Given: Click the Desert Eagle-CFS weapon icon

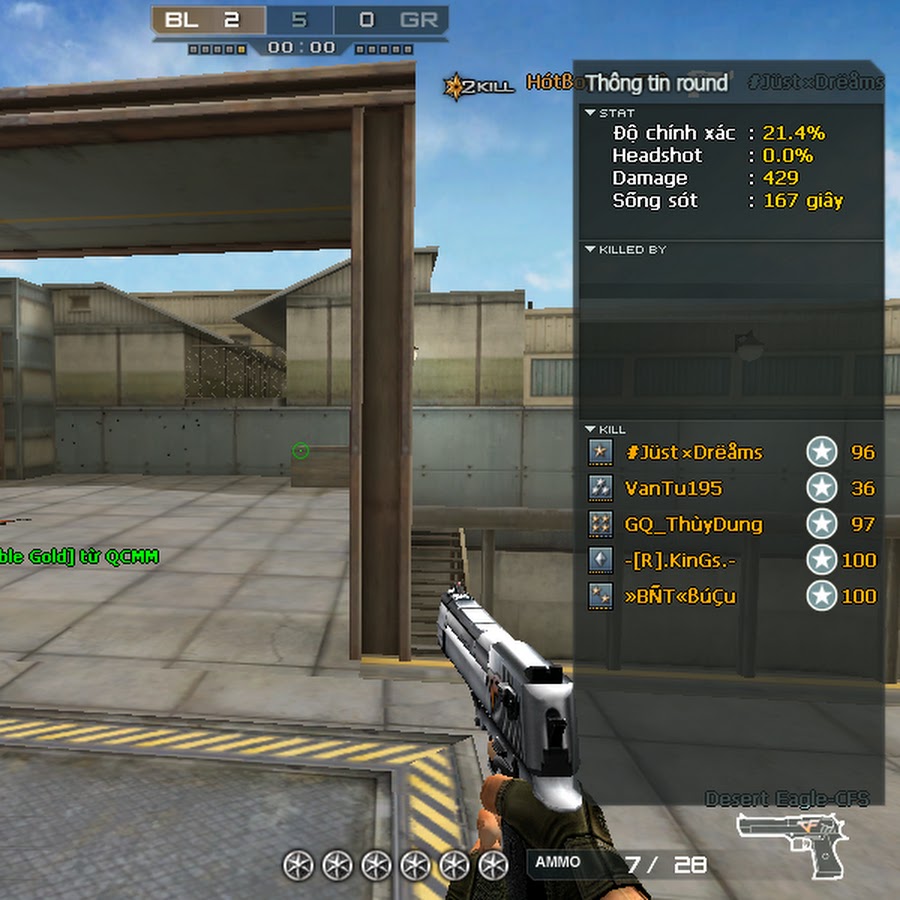Looking at the screenshot, I should 792,842.
